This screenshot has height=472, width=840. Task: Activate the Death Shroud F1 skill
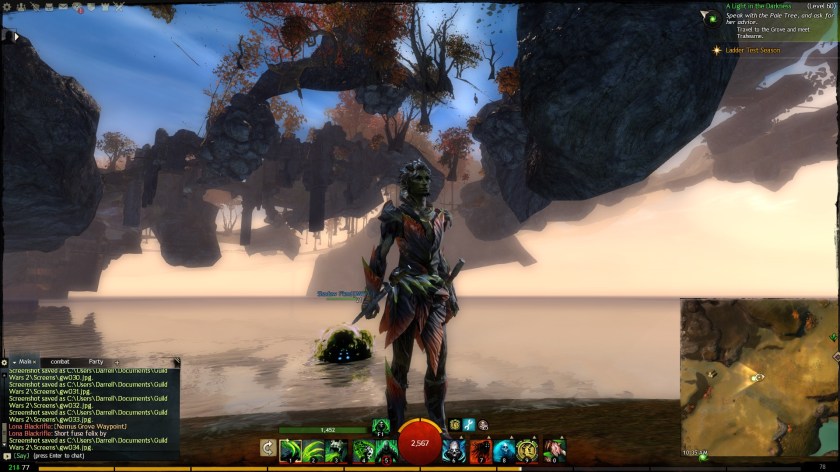click(380, 426)
